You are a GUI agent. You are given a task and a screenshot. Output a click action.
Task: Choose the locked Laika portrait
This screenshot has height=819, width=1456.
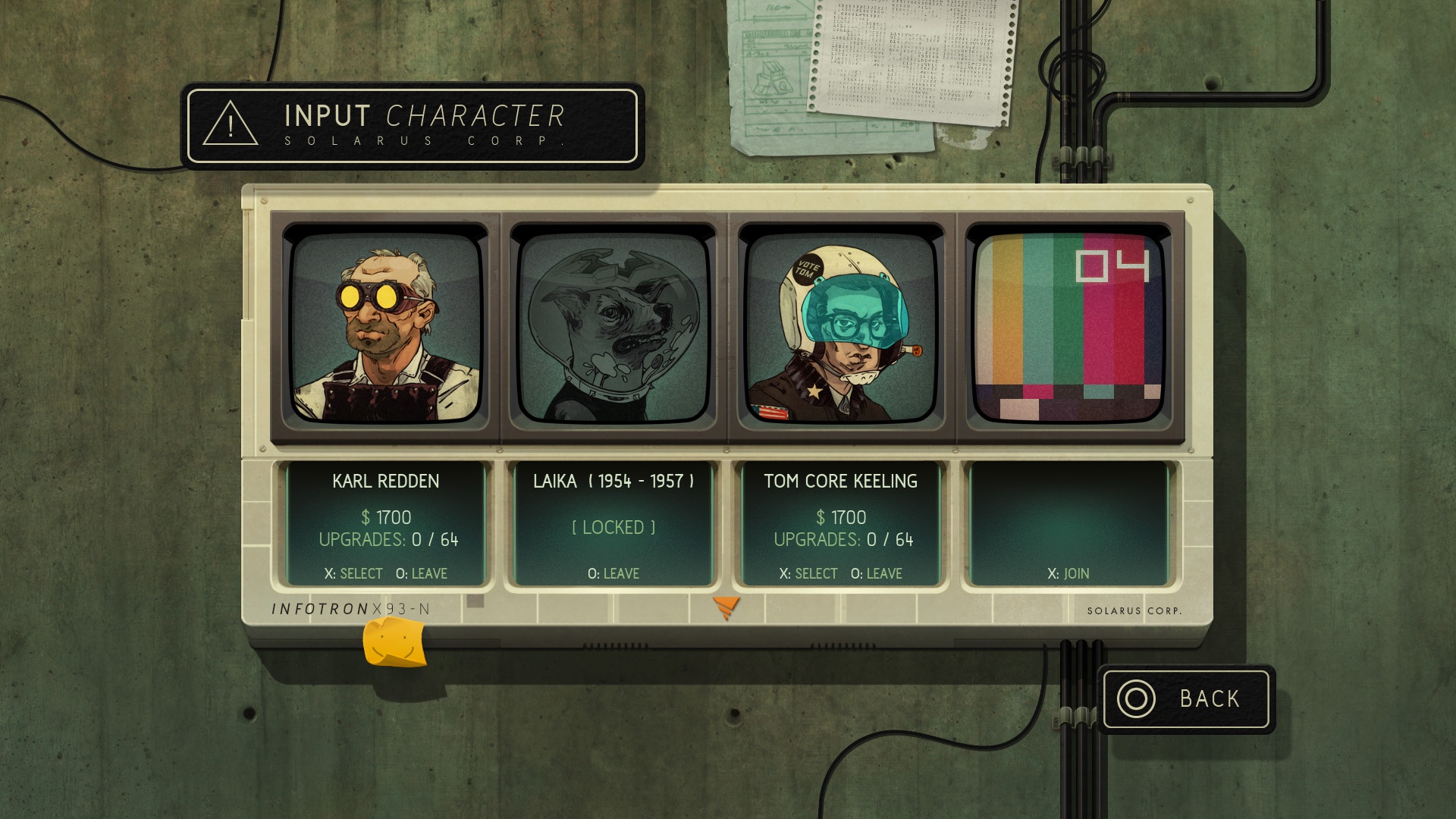[613, 328]
